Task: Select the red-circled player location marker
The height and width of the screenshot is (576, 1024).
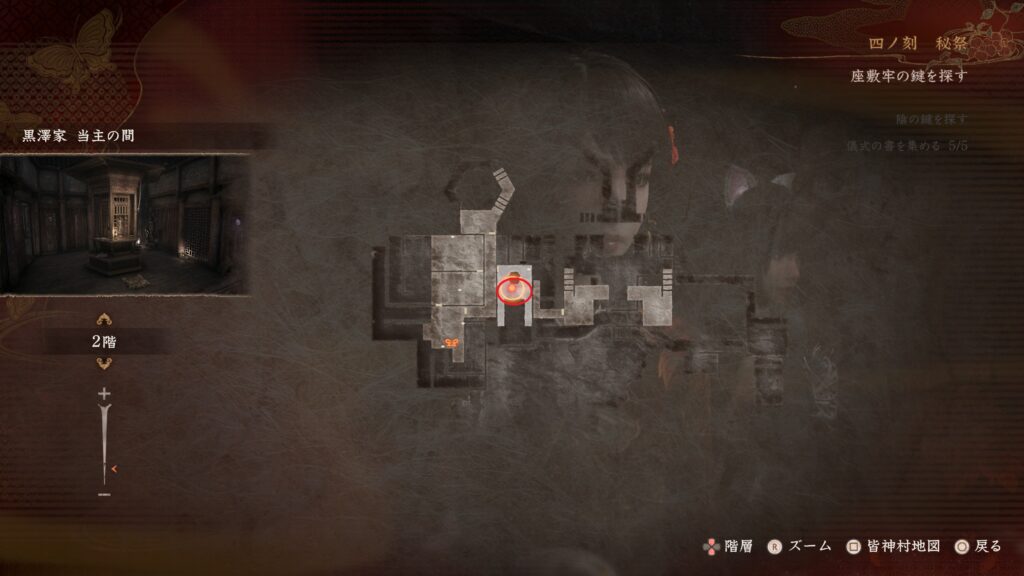Action: 513,290
